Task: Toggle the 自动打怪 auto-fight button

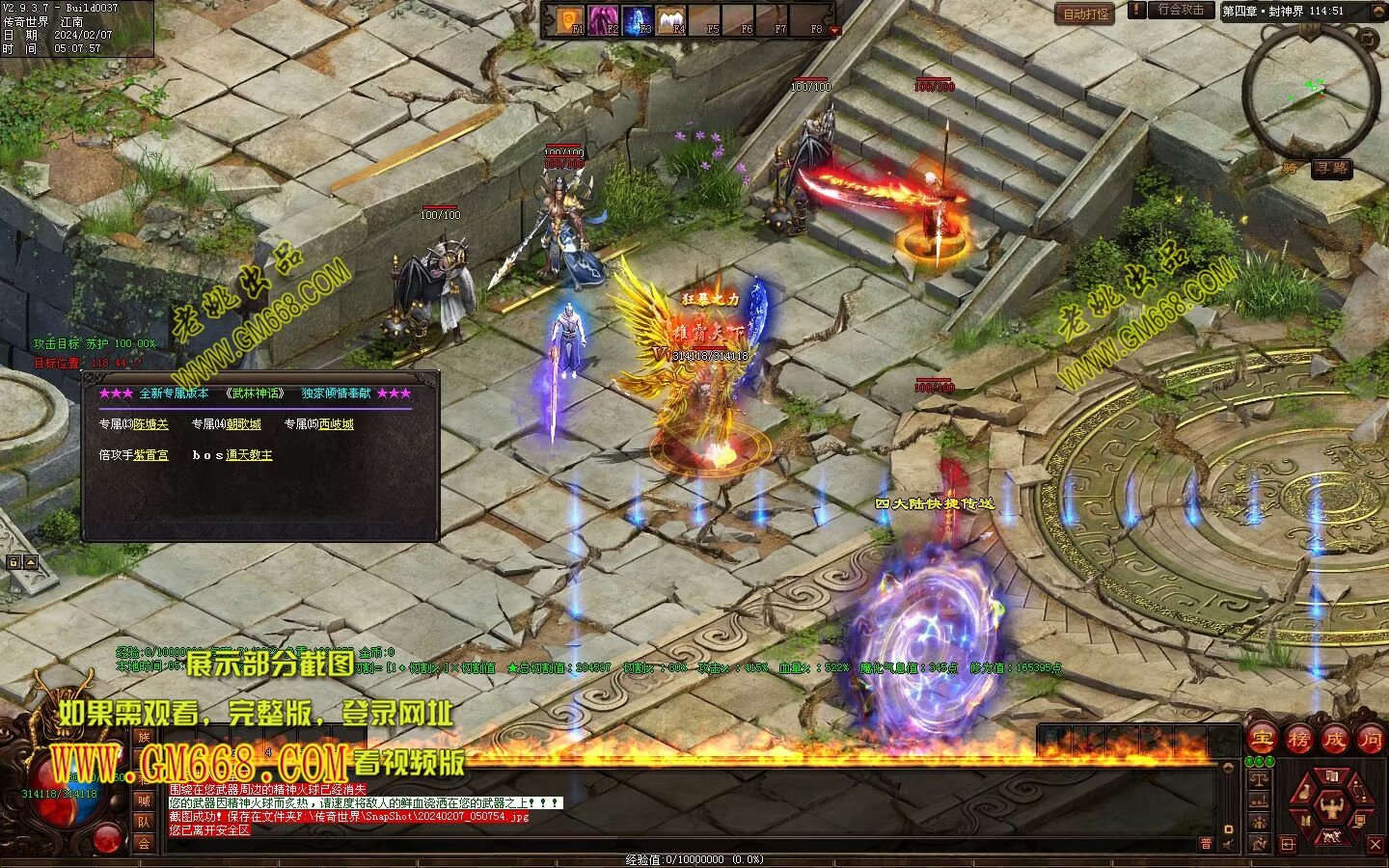Action: (x=1086, y=14)
